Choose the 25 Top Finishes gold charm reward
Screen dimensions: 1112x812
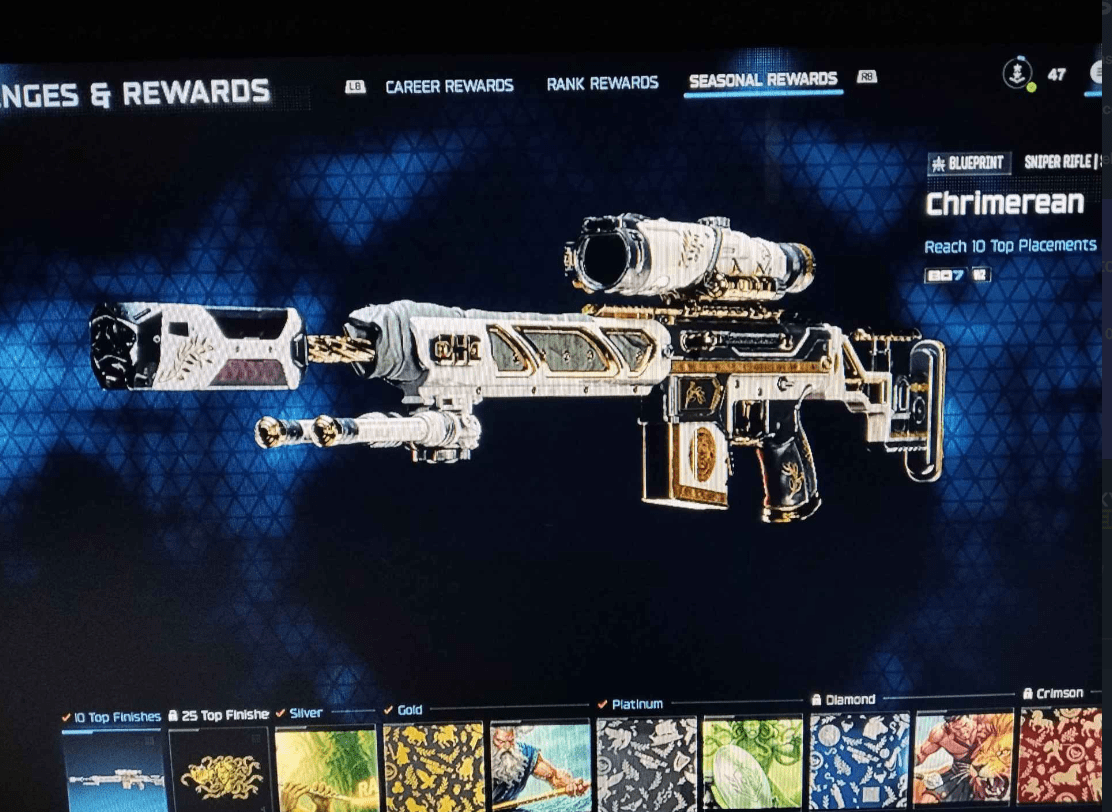point(219,770)
